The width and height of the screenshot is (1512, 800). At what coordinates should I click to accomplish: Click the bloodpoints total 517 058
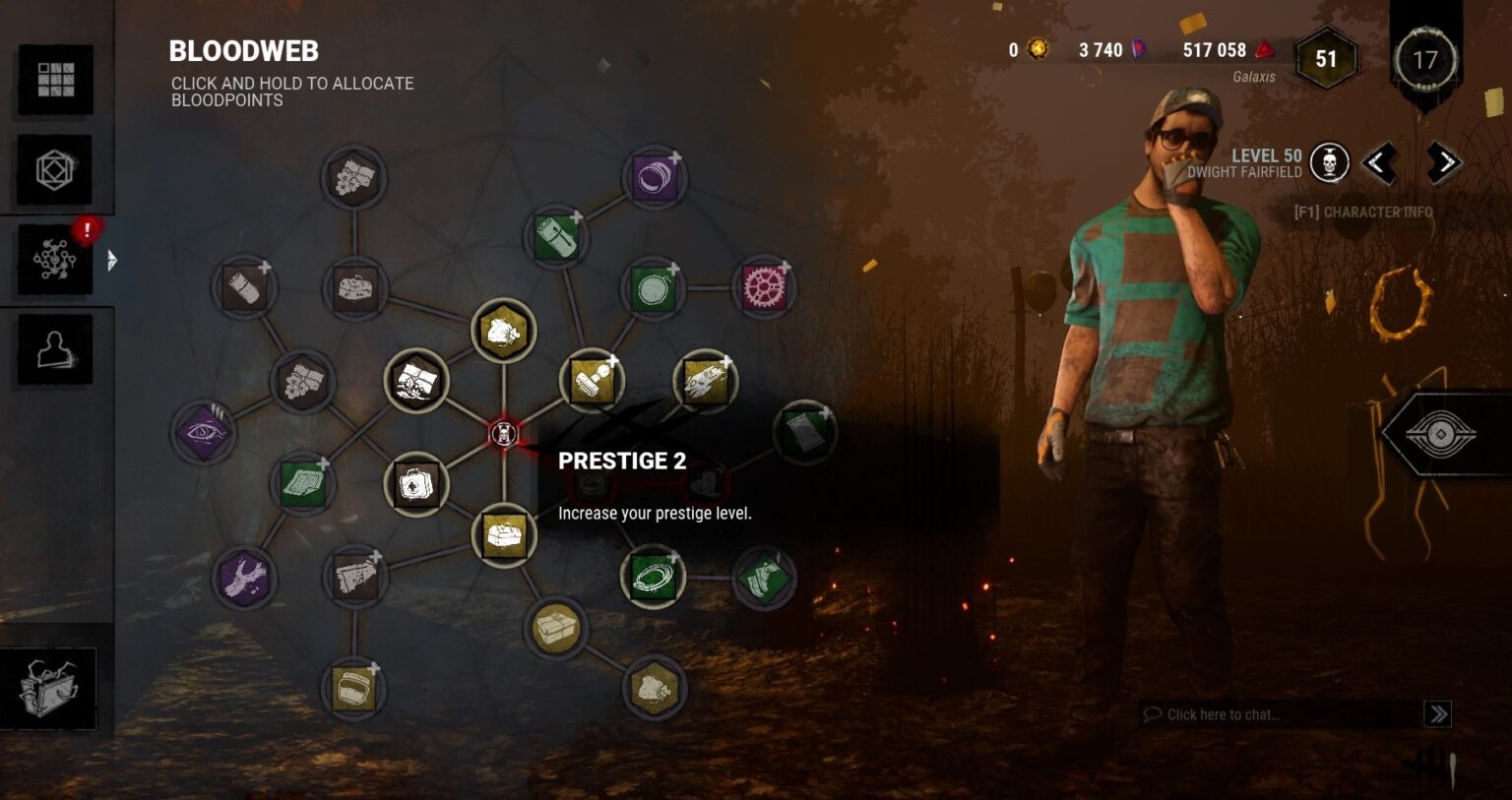point(1213,49)
